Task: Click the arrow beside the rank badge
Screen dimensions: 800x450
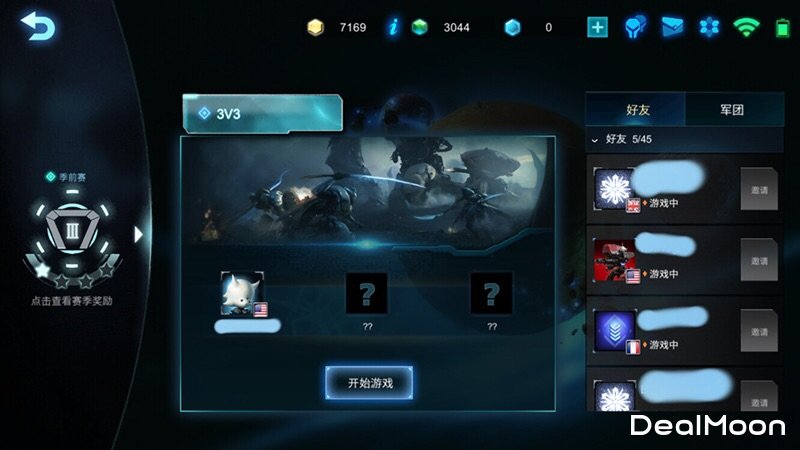Action: pos(139,234)
